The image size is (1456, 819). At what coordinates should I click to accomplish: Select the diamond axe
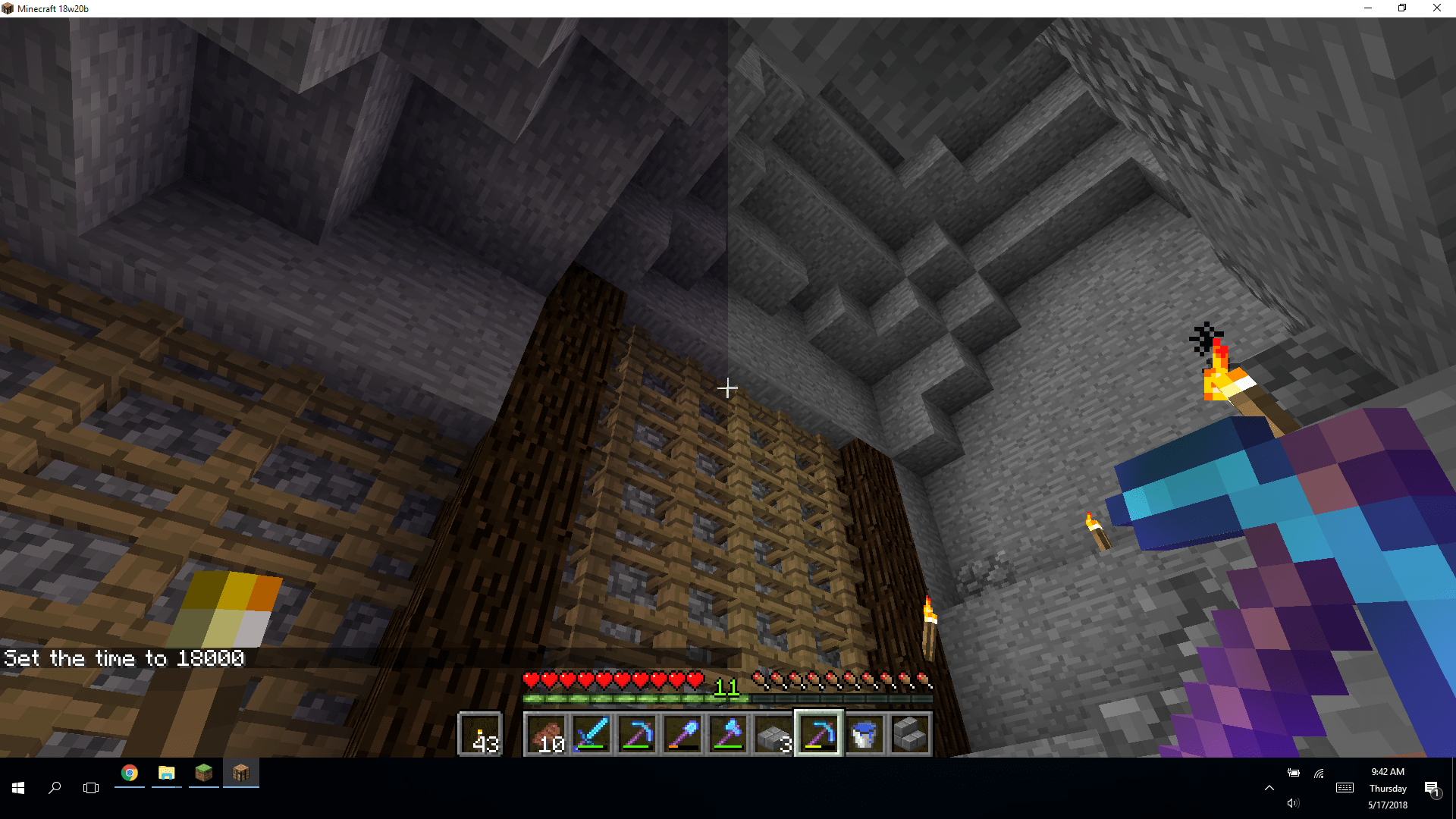[728, 733]
